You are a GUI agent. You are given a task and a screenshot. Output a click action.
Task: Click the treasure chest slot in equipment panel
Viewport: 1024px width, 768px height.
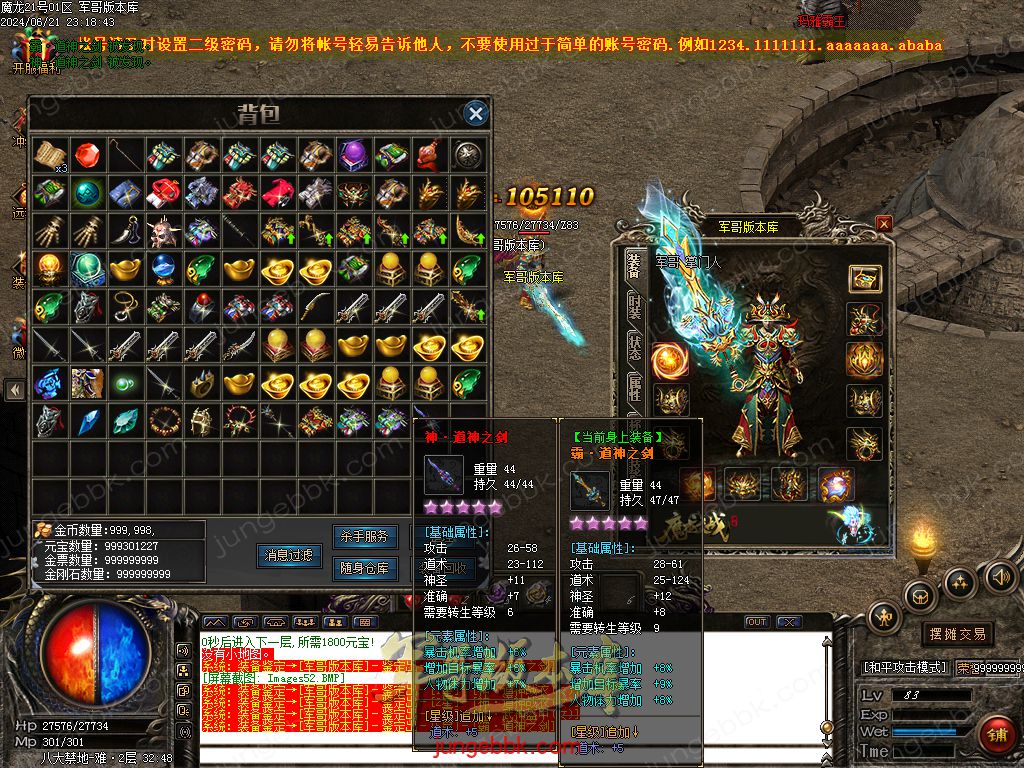click(x=864, y=279)
